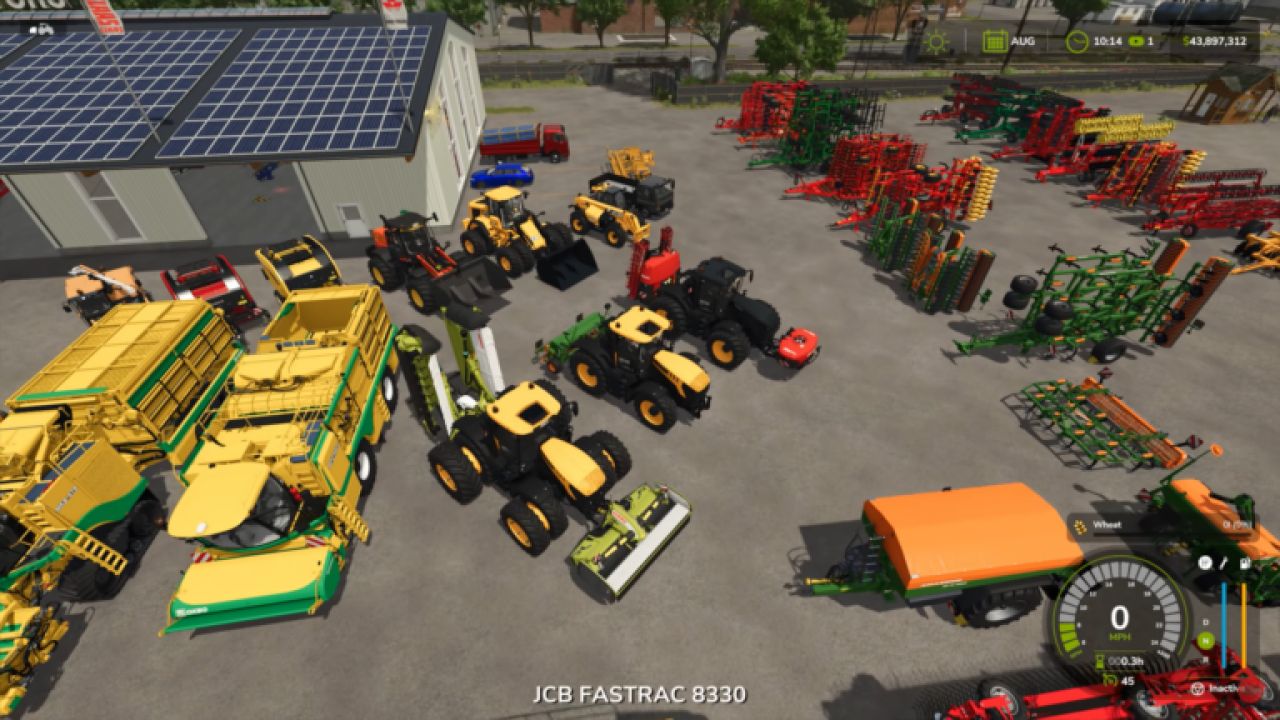
Task: Click the orange diesel fuel bar
Action: (x=1244, y=625)
